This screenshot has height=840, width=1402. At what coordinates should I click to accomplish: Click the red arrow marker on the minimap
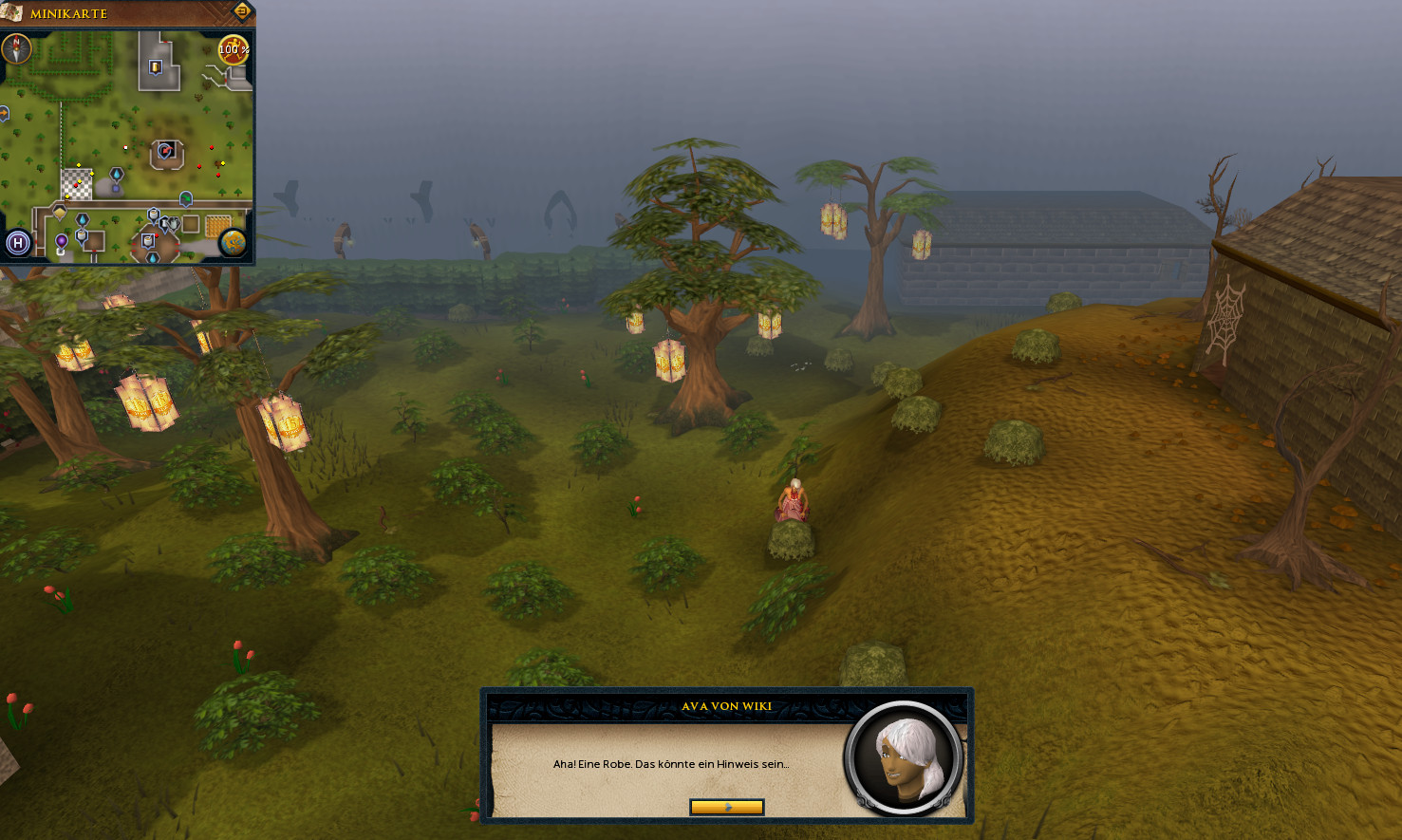pos(166,151)
